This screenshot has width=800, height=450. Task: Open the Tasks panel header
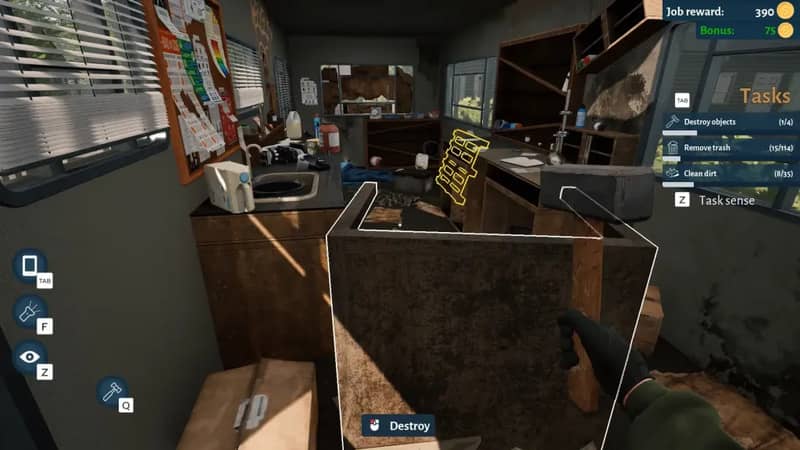[765, 96]
